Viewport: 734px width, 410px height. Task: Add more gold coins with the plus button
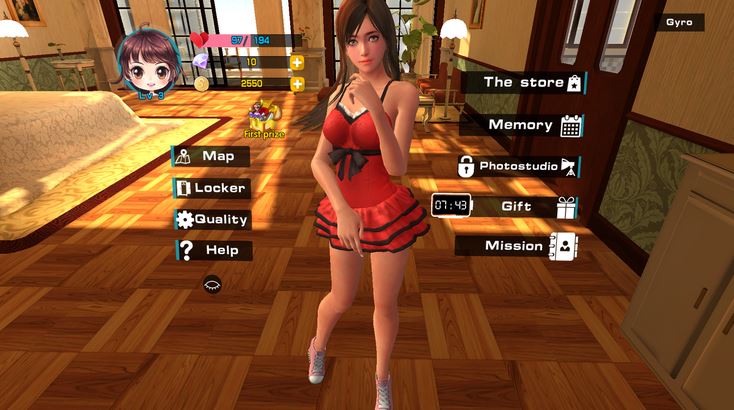pyautogui.click(x=297, y=83)
